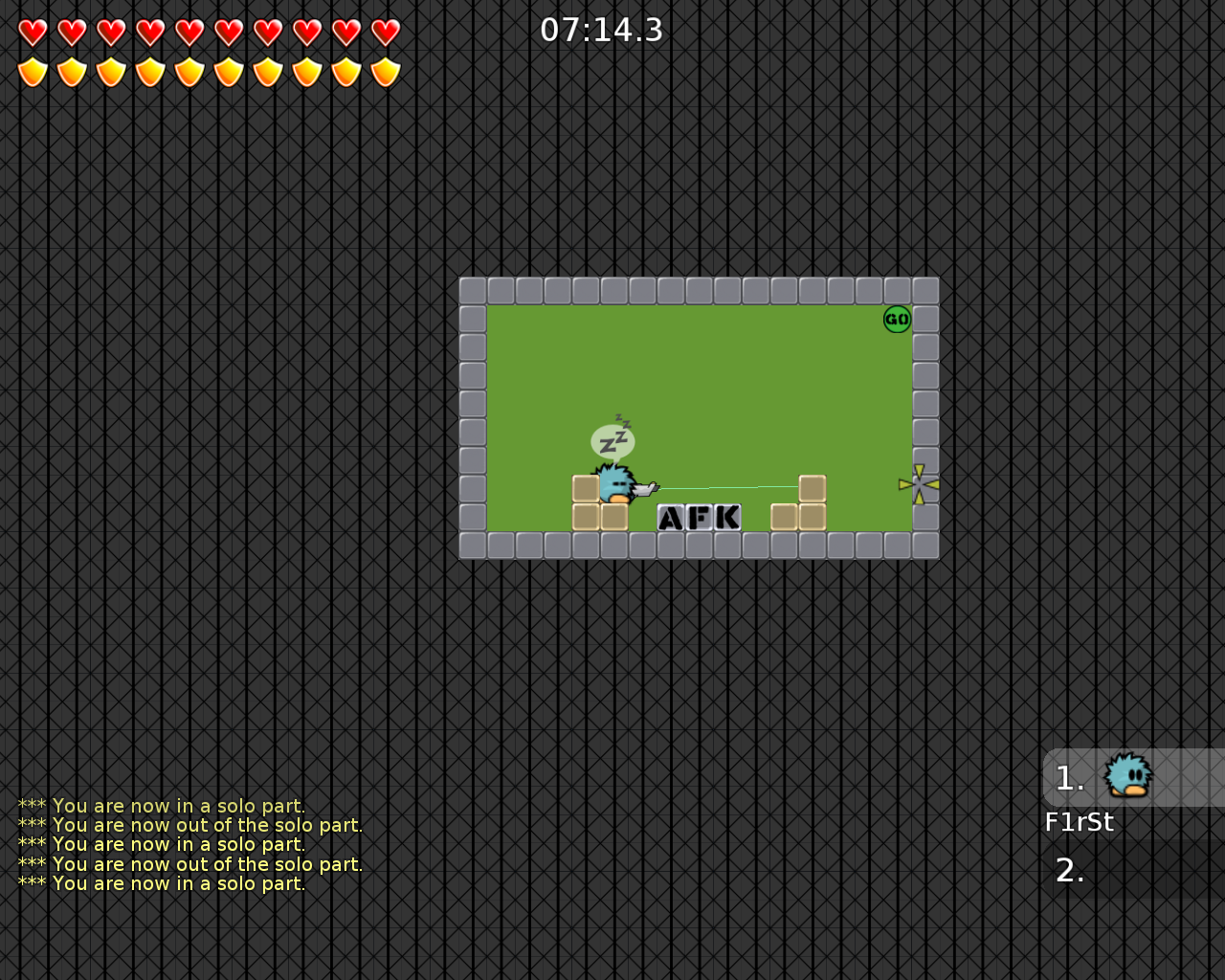Click the first red heart icon
Viewport: 1225px width, 980px height.
(32, 30)
